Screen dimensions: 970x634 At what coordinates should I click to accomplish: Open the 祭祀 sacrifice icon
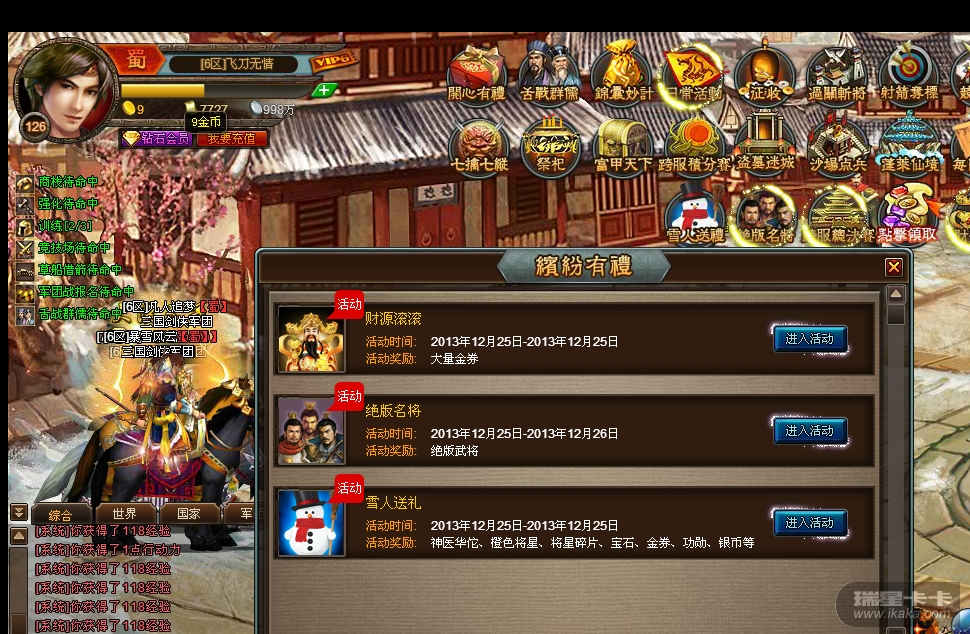point(550,145)
